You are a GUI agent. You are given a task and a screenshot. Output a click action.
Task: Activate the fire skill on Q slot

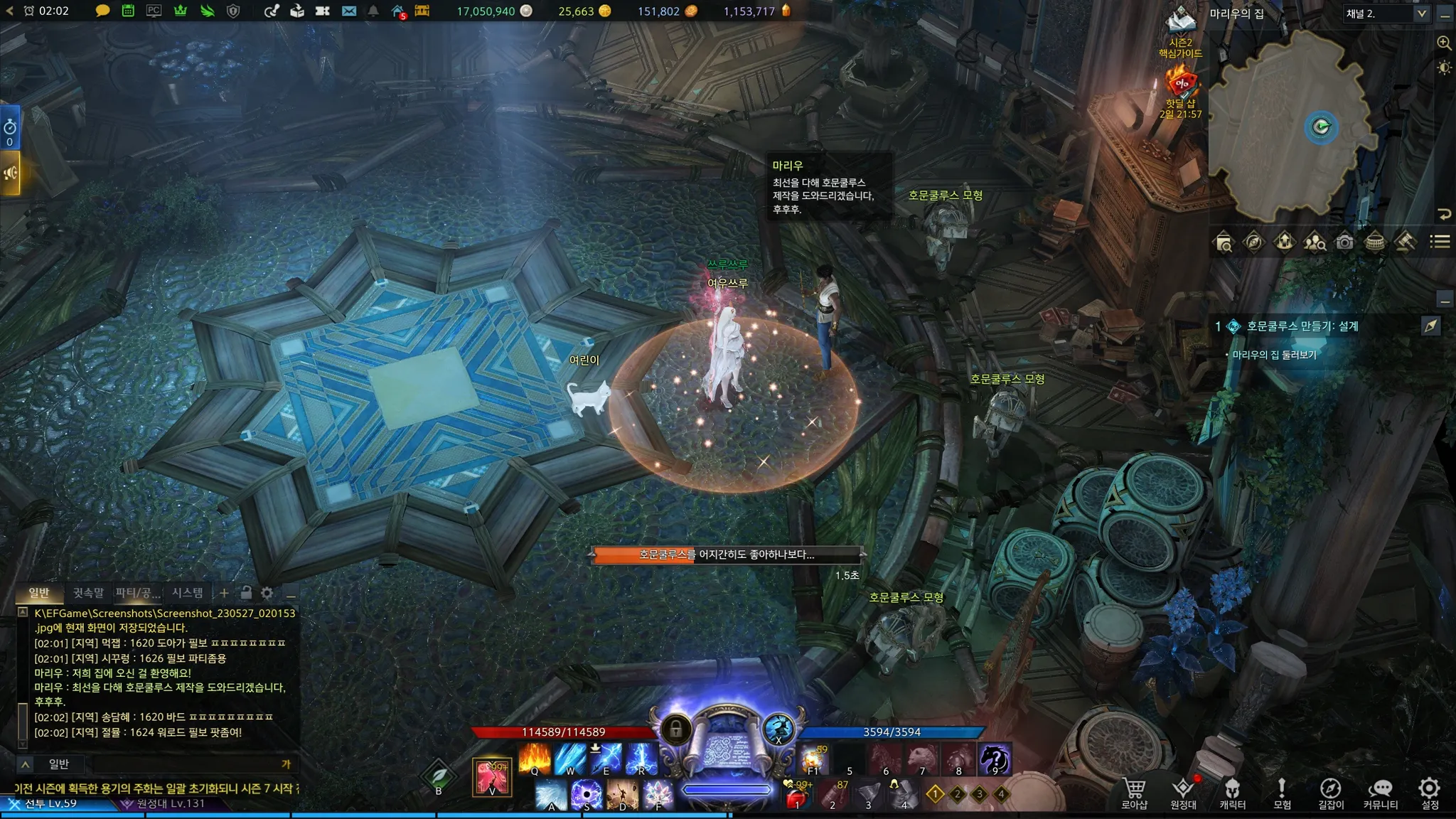coord(534,759)
